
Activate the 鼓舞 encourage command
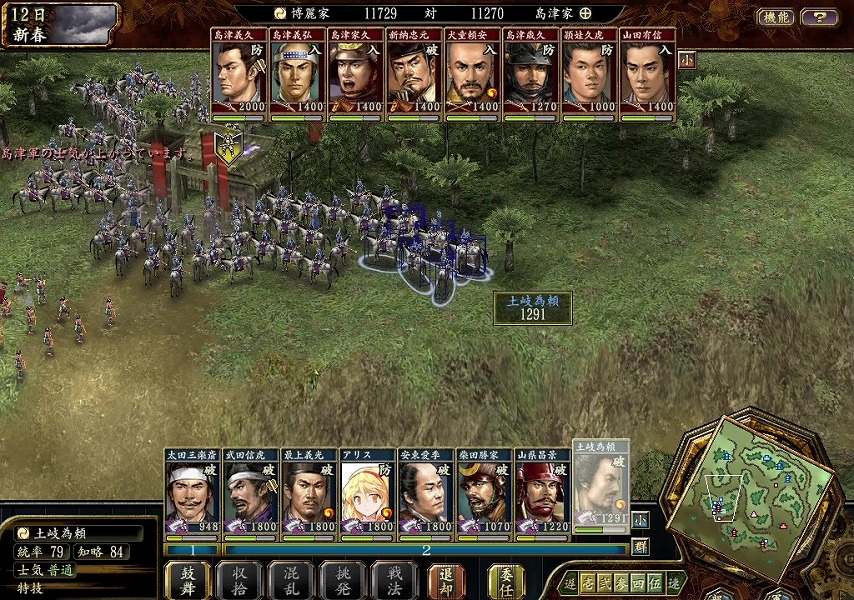[188, 581]
